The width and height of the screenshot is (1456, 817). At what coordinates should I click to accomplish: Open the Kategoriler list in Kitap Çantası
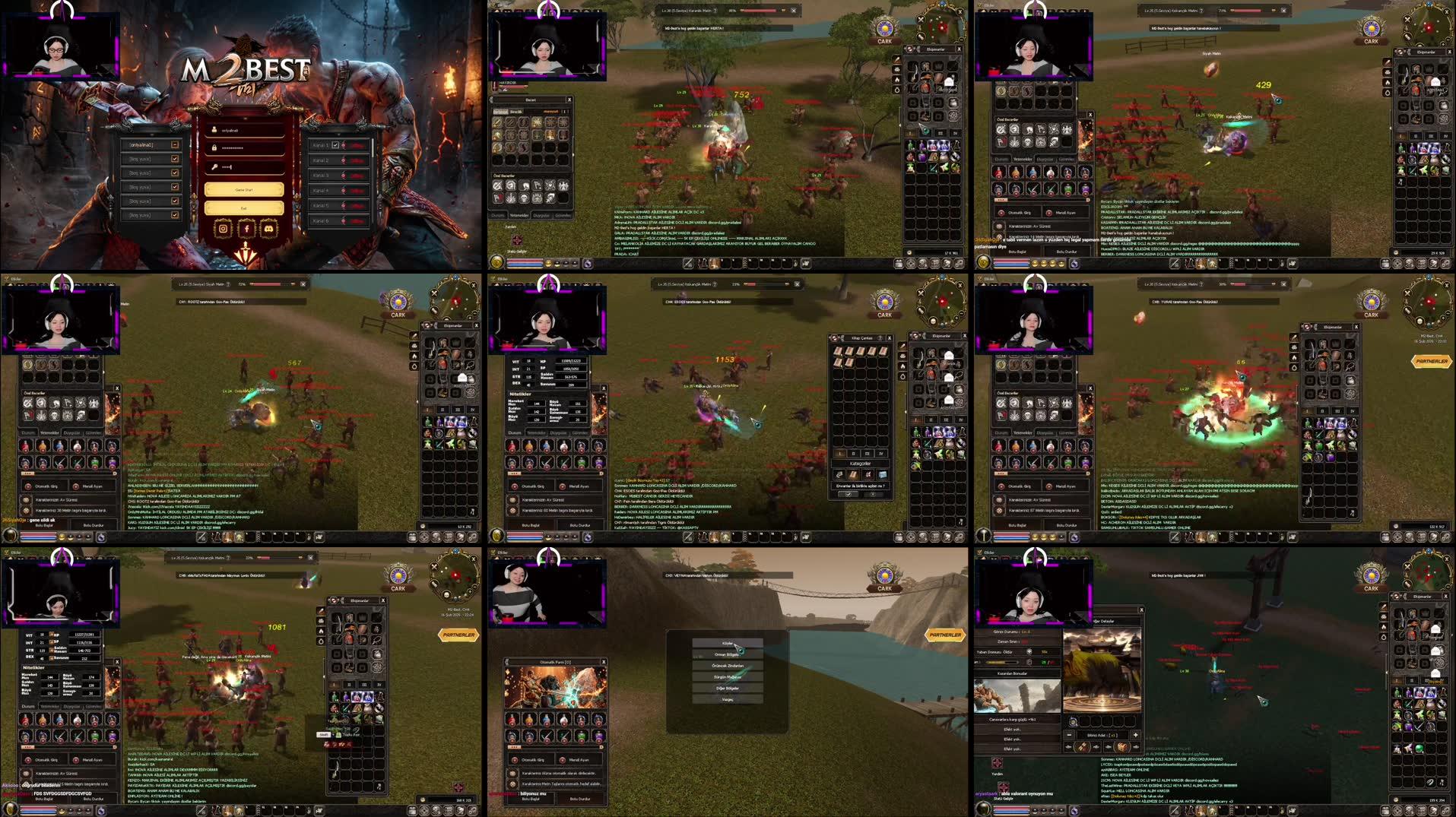861,464
